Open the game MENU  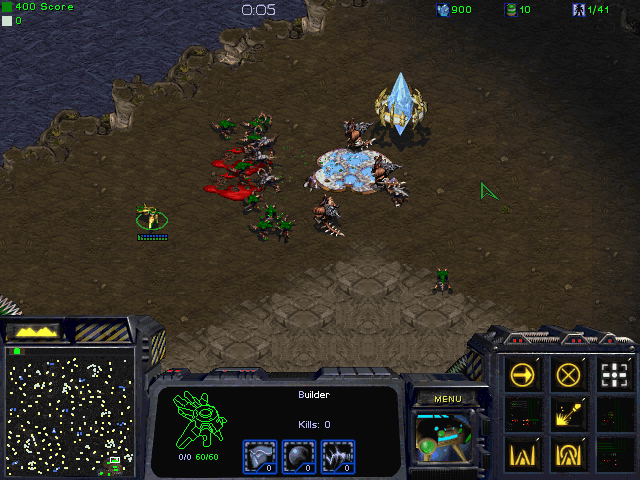click(447, 399)
